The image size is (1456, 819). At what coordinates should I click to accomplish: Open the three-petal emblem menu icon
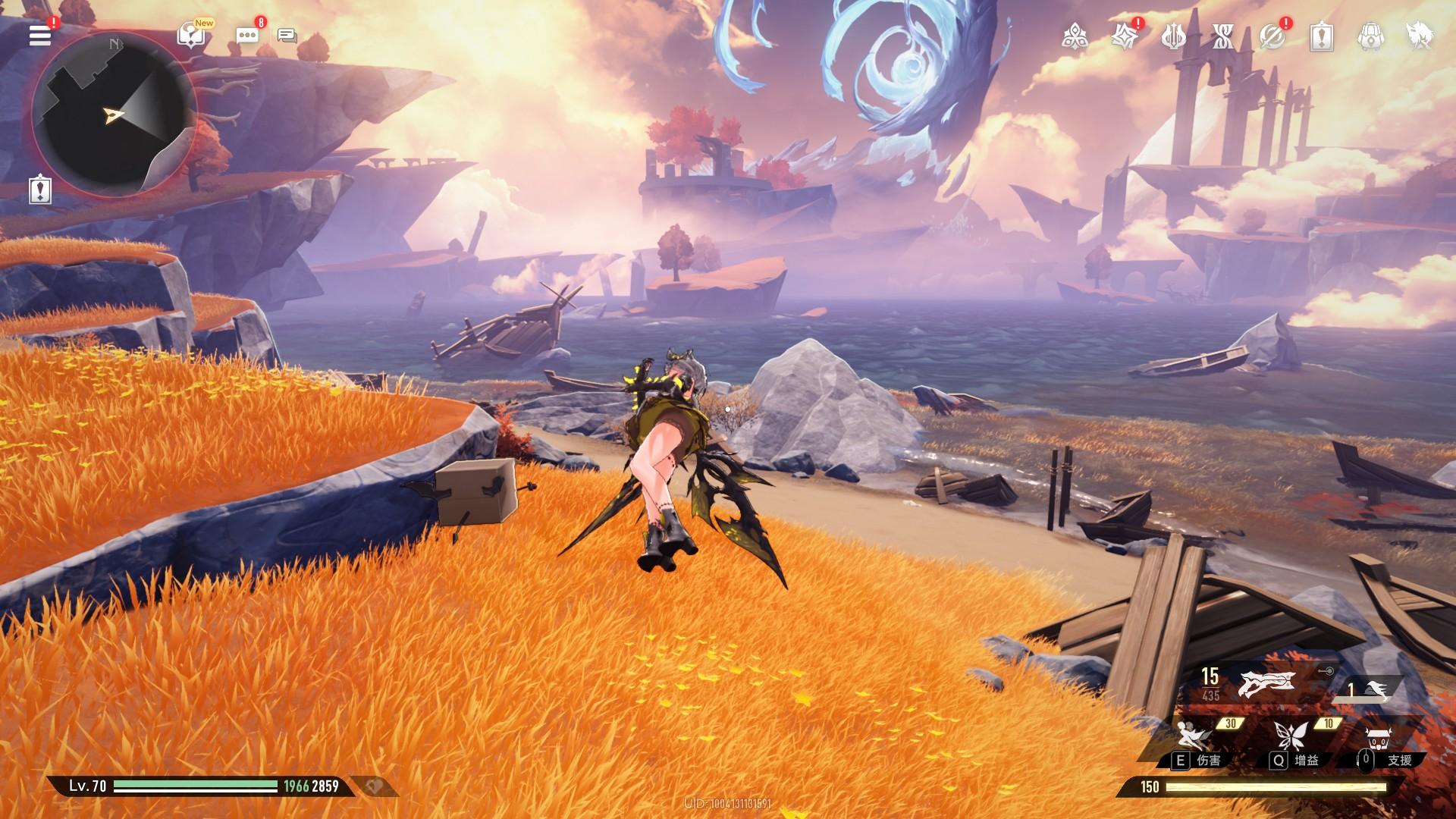click(x=1075, y=36)
